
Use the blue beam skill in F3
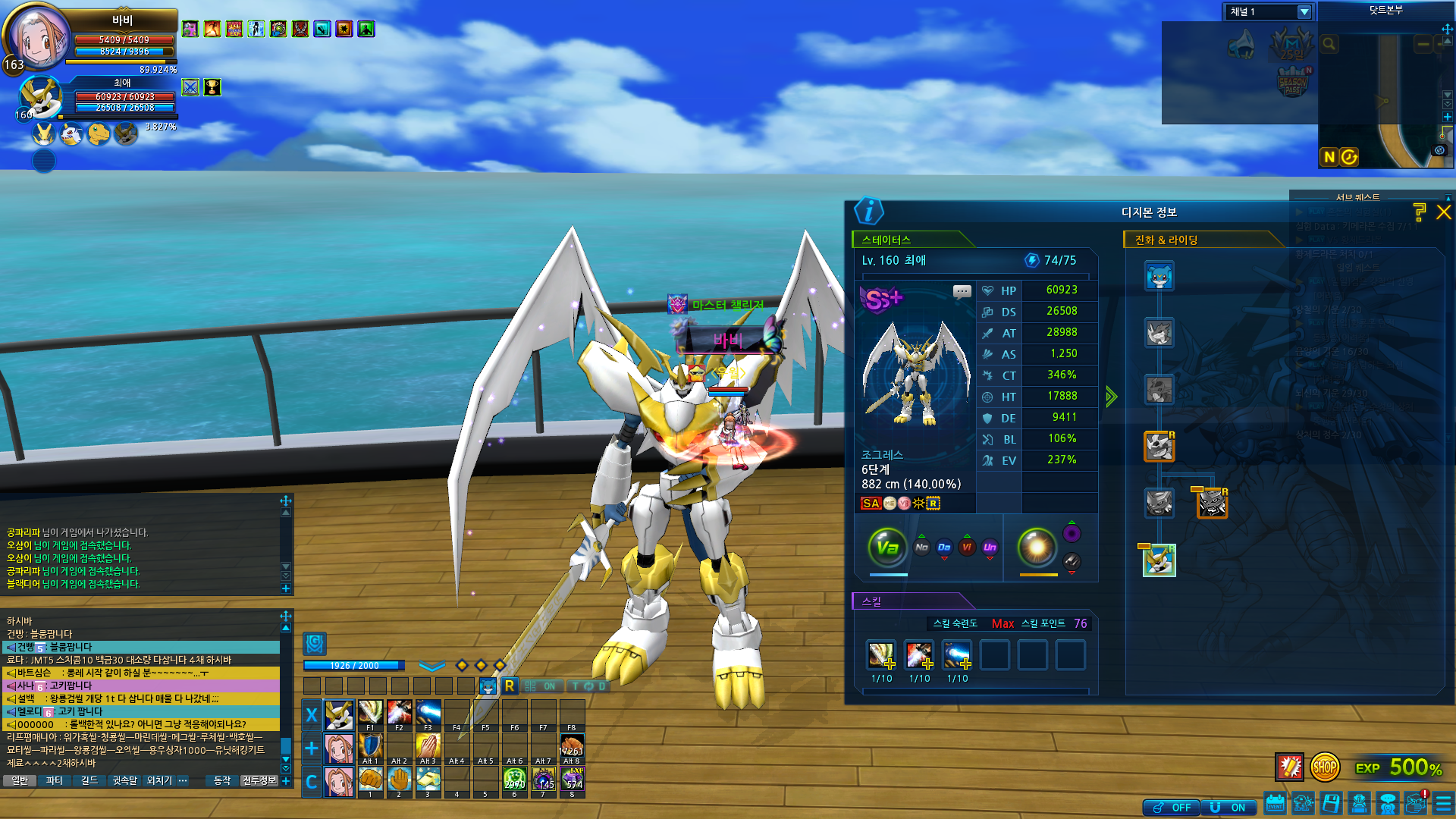click(428, 714)
